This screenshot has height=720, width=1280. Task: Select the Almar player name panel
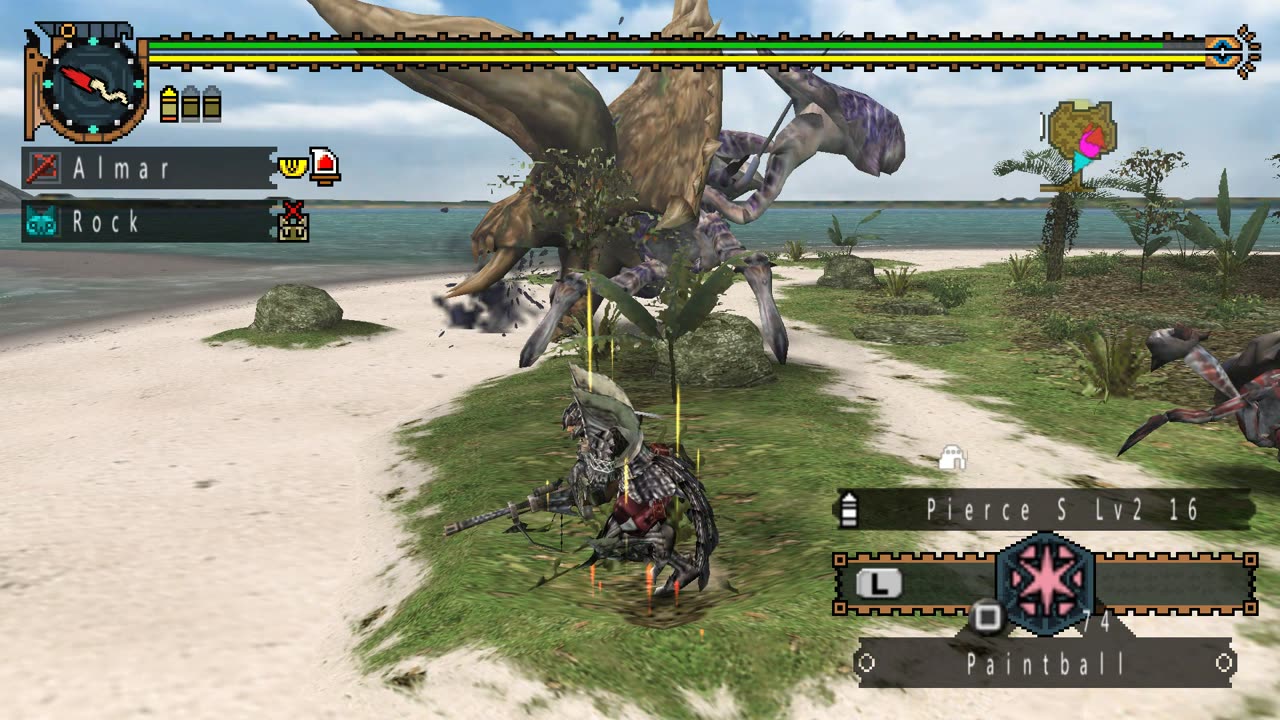(148, 168)
